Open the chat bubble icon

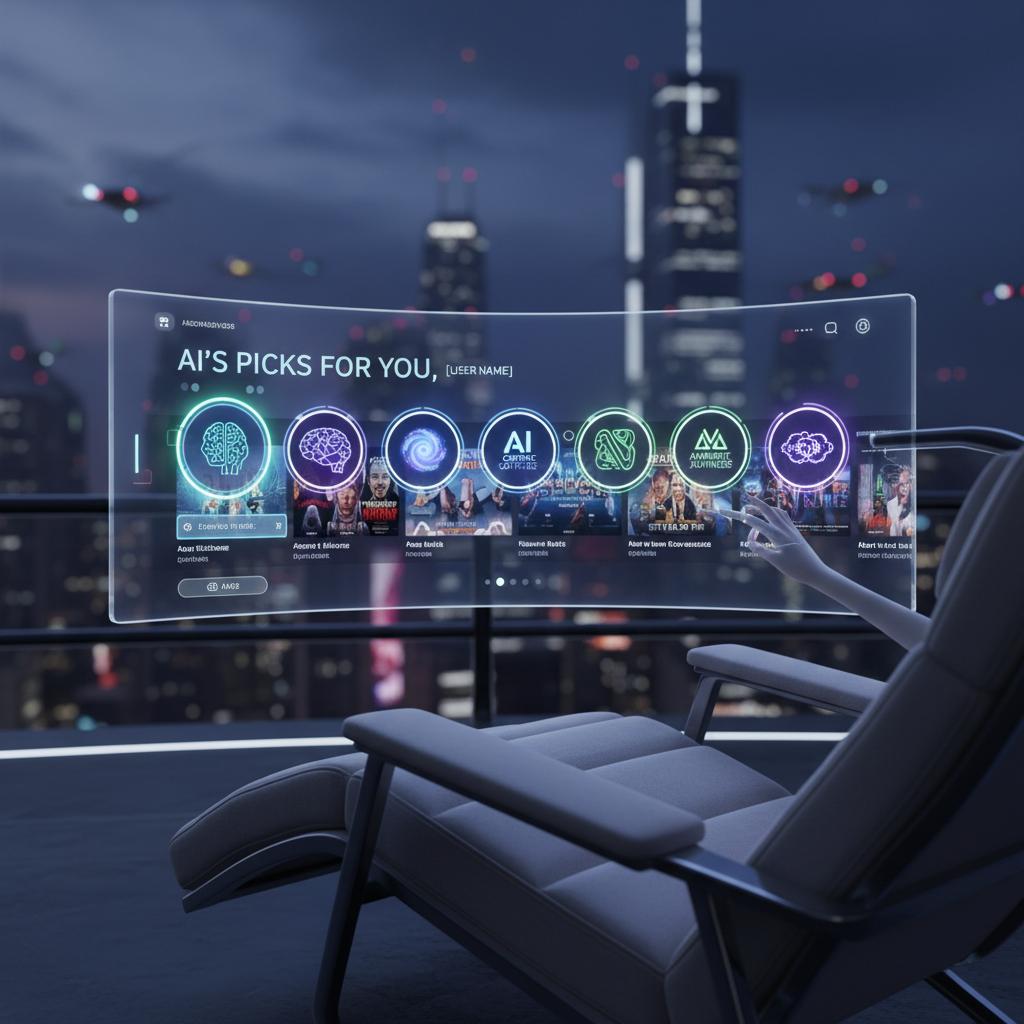coord(831,327)
